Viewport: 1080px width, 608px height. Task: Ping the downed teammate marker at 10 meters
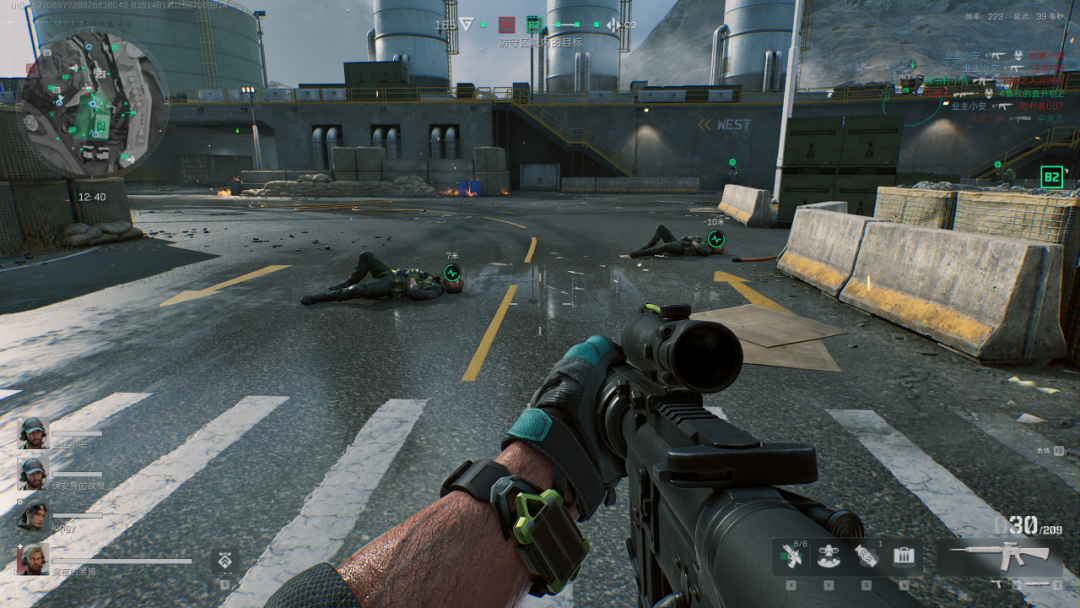tap(716, 239)
